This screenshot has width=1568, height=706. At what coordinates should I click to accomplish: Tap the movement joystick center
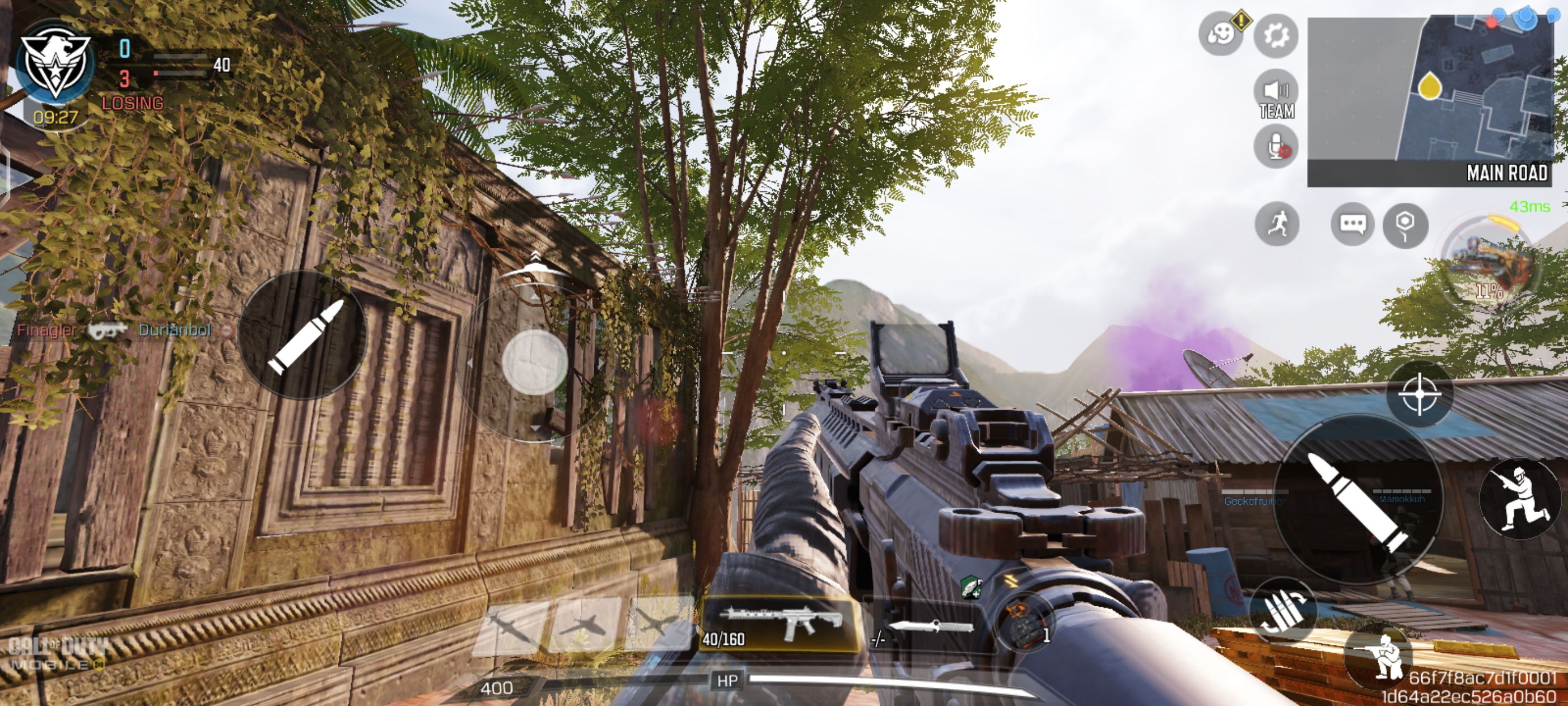pos(534,362)
